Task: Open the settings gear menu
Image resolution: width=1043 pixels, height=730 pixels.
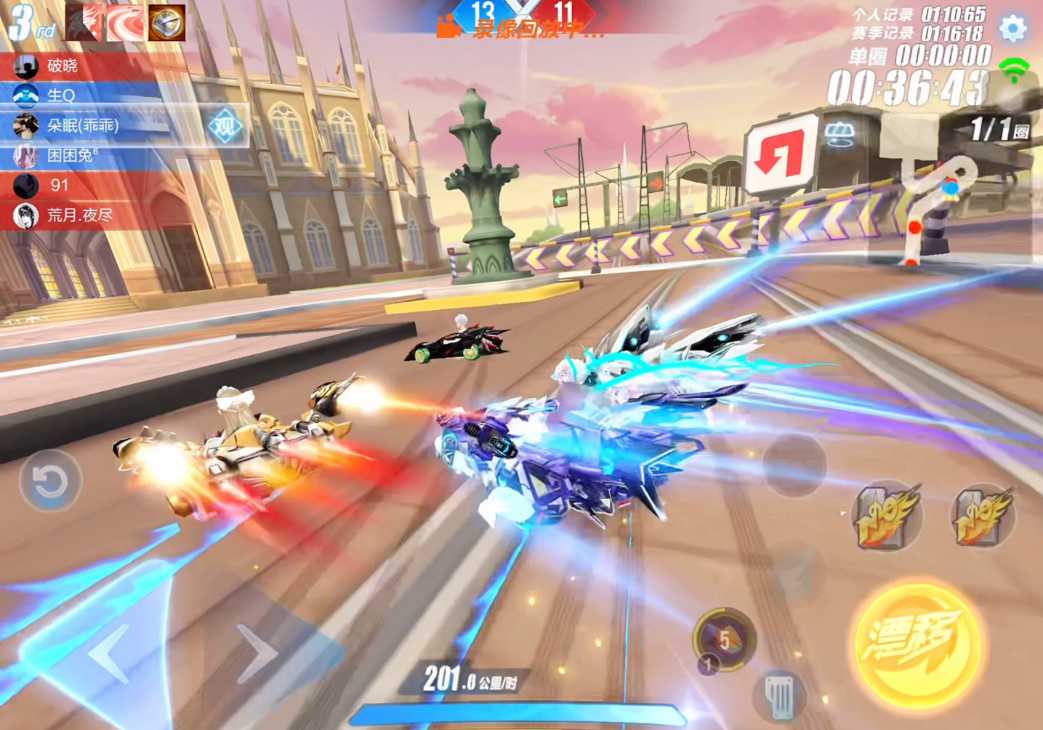Action: point(1012,28)
